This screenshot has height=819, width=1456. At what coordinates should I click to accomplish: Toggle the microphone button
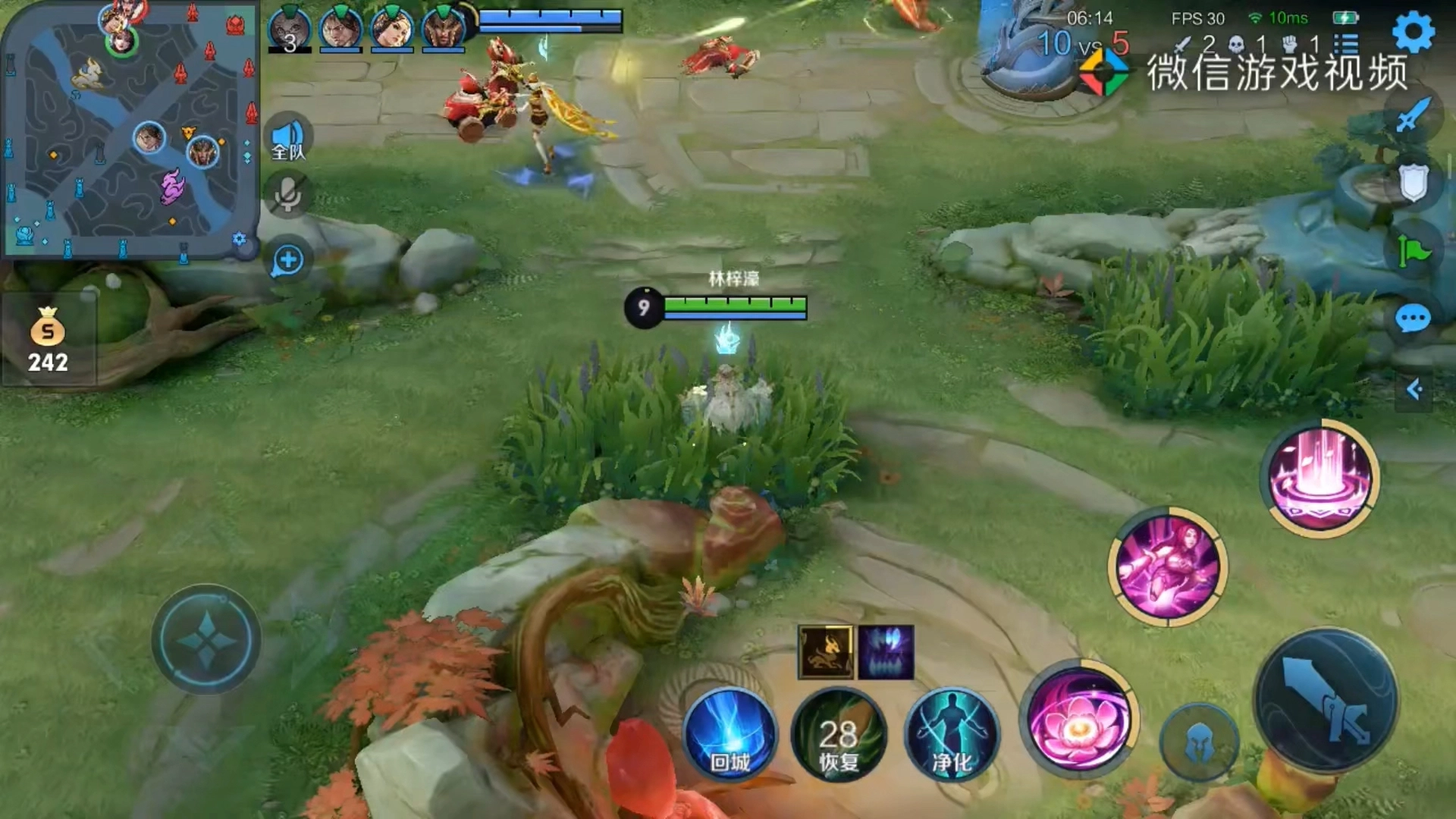[287, 195]
